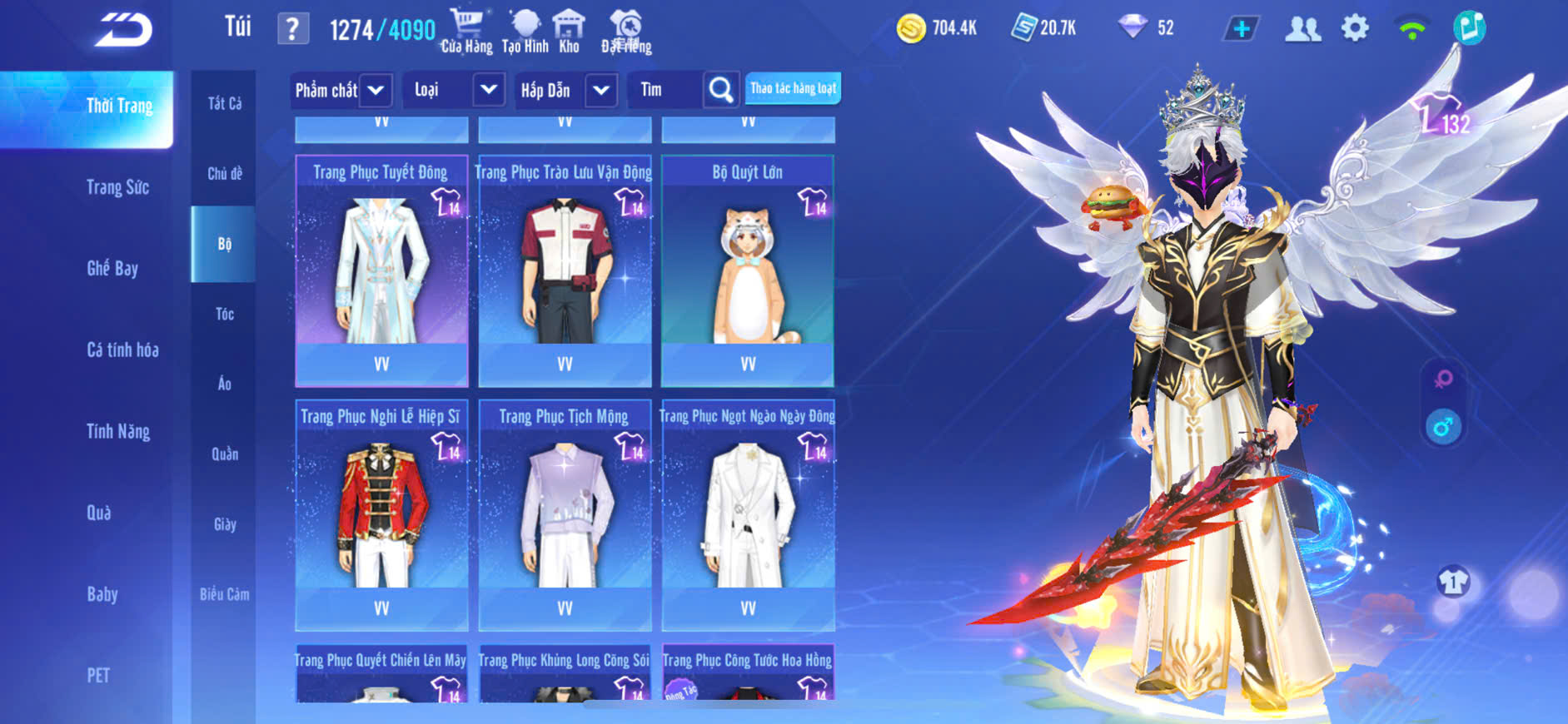Select the Tóc category

[x=224, y=314]
